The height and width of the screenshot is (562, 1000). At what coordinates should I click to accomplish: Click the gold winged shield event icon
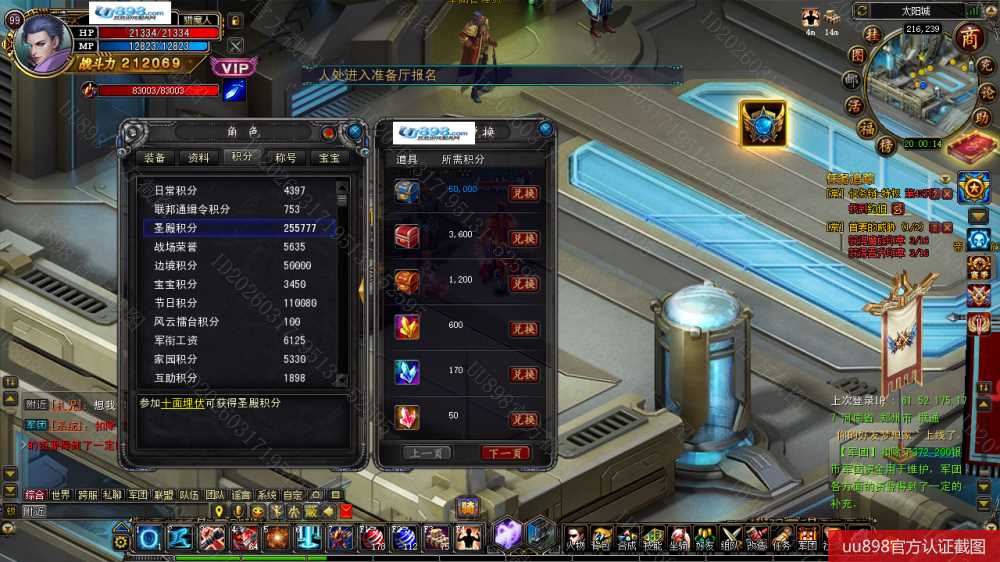(x=762, y=123)
